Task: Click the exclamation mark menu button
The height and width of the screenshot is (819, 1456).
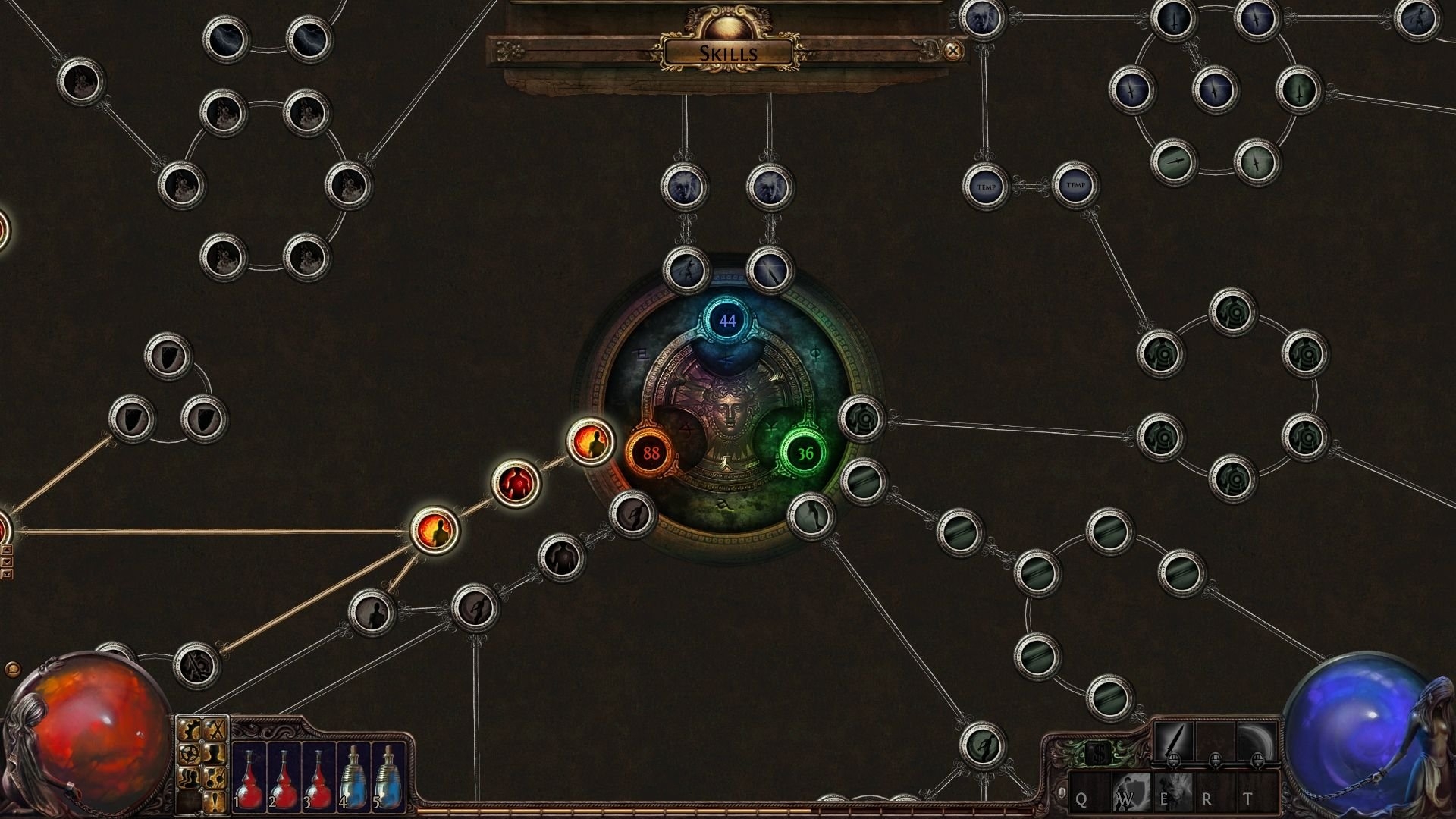Action: (x=216, y=800)
